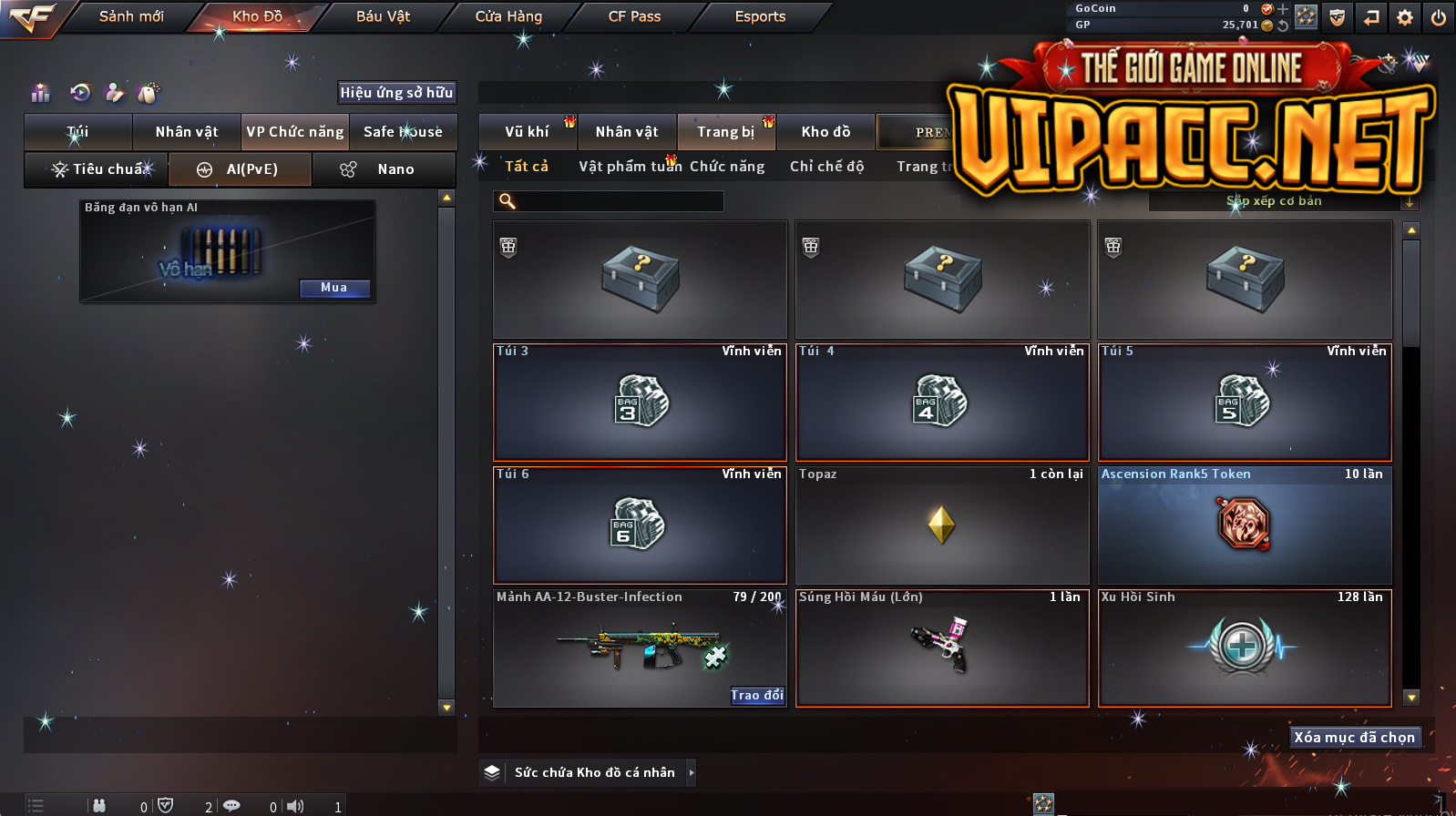Select the Nhân vật tab beside Túi
1456x816 pixels.
pos(187,132)
